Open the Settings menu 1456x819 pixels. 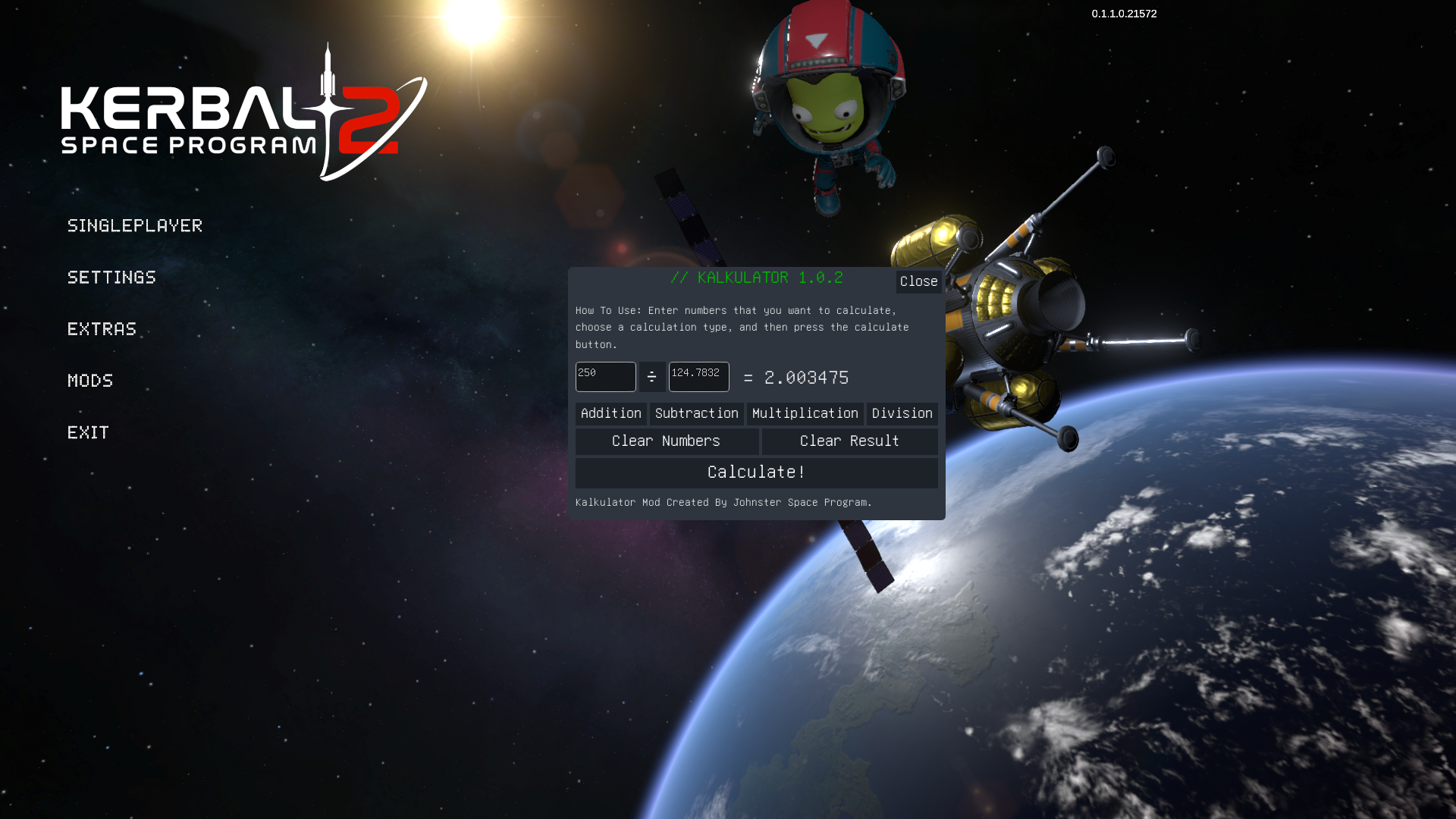click(x=111, y=277)
